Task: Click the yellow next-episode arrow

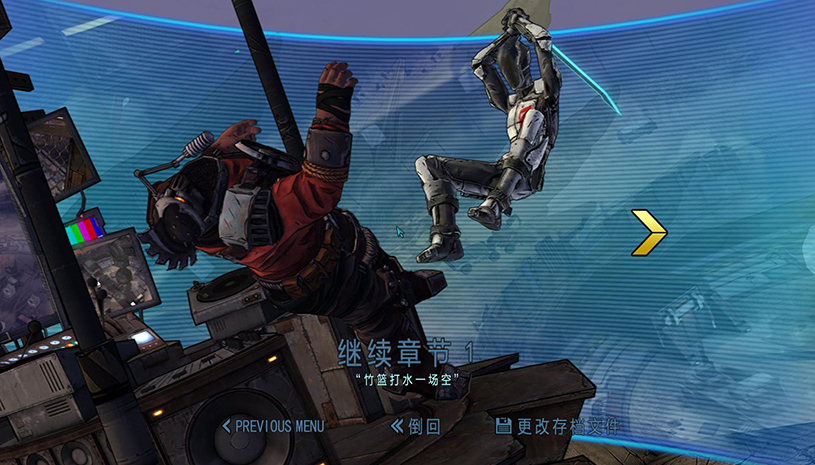Action: pyautogui.click(x=650, y=232)
